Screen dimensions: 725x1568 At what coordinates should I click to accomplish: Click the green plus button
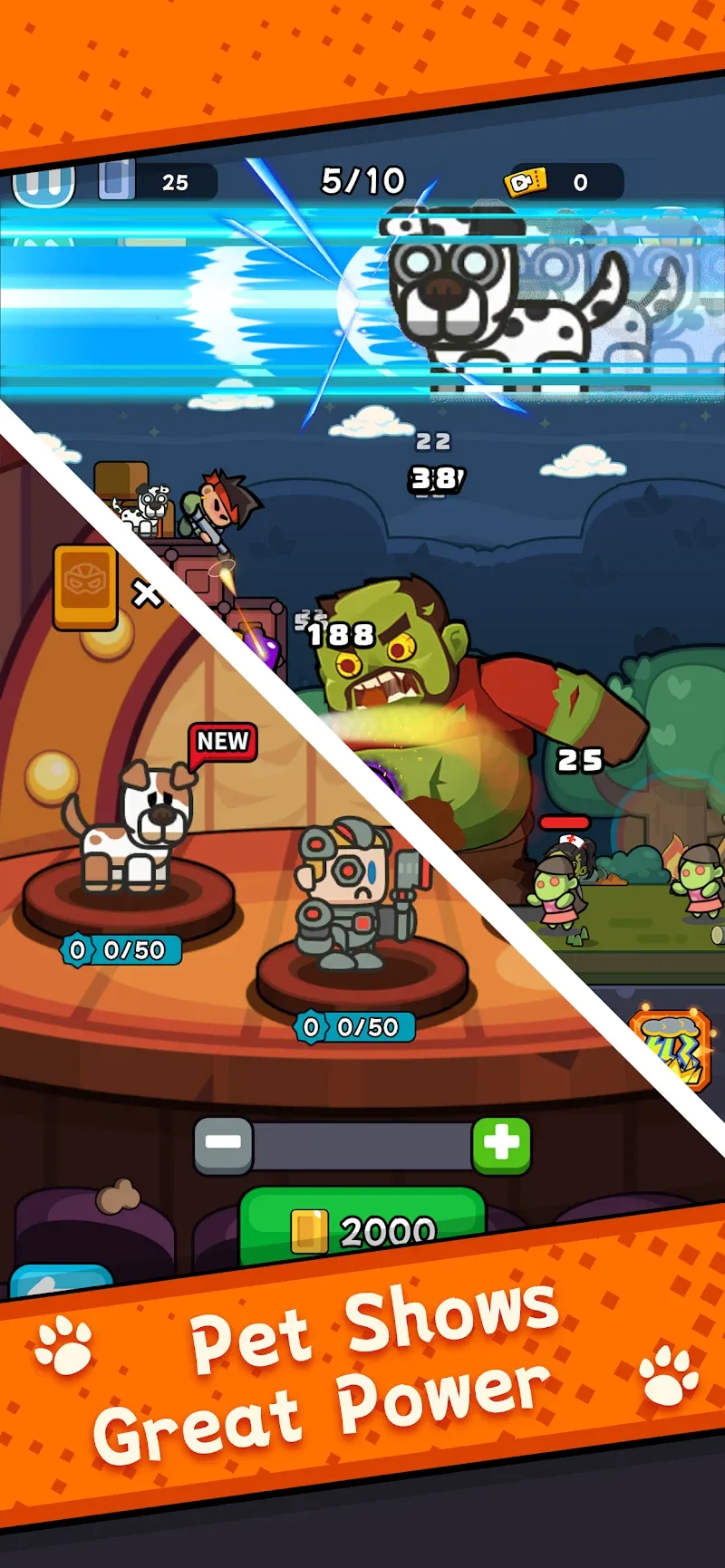[501, 1144]
